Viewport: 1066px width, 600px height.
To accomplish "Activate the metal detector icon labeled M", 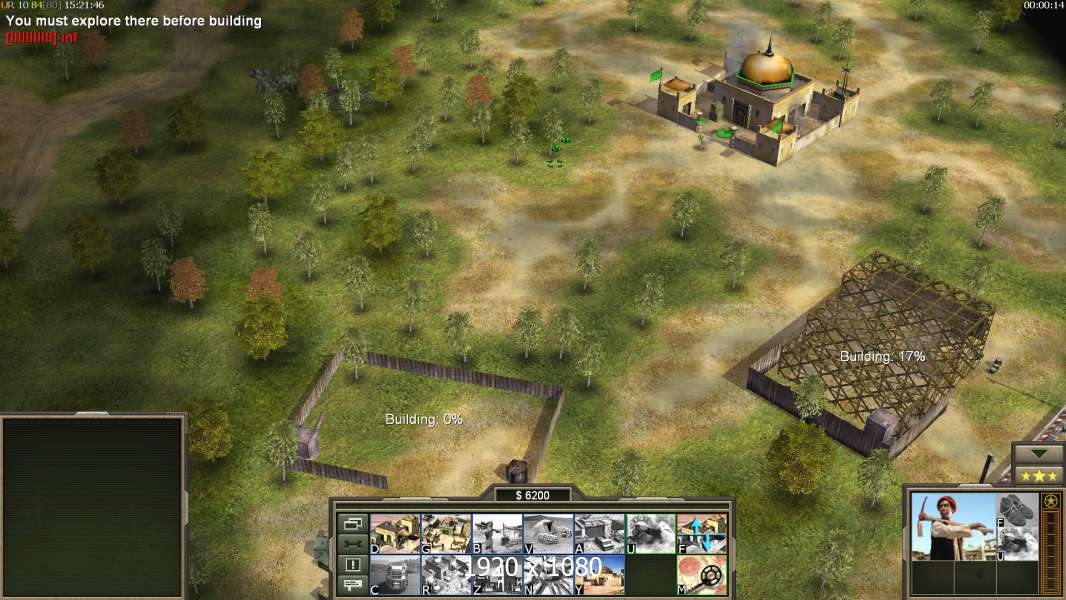I will coord(701,575).
